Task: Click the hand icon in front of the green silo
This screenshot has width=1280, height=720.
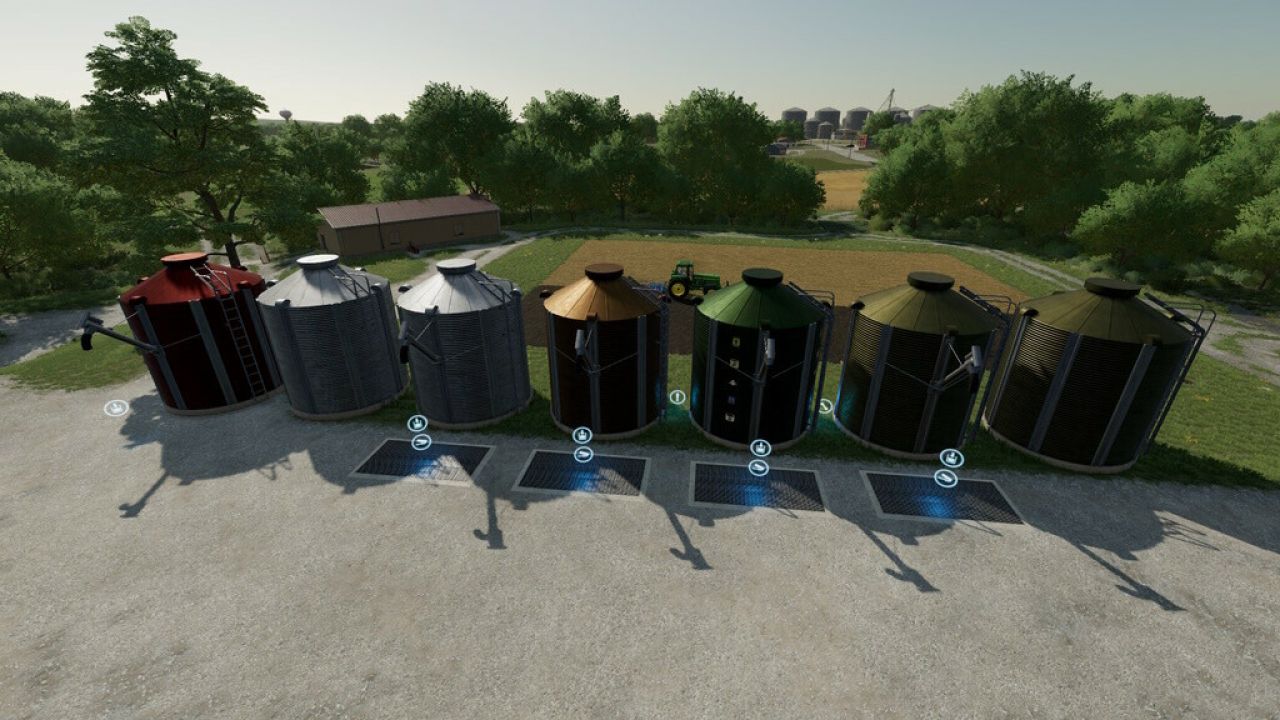Action: 759,447
